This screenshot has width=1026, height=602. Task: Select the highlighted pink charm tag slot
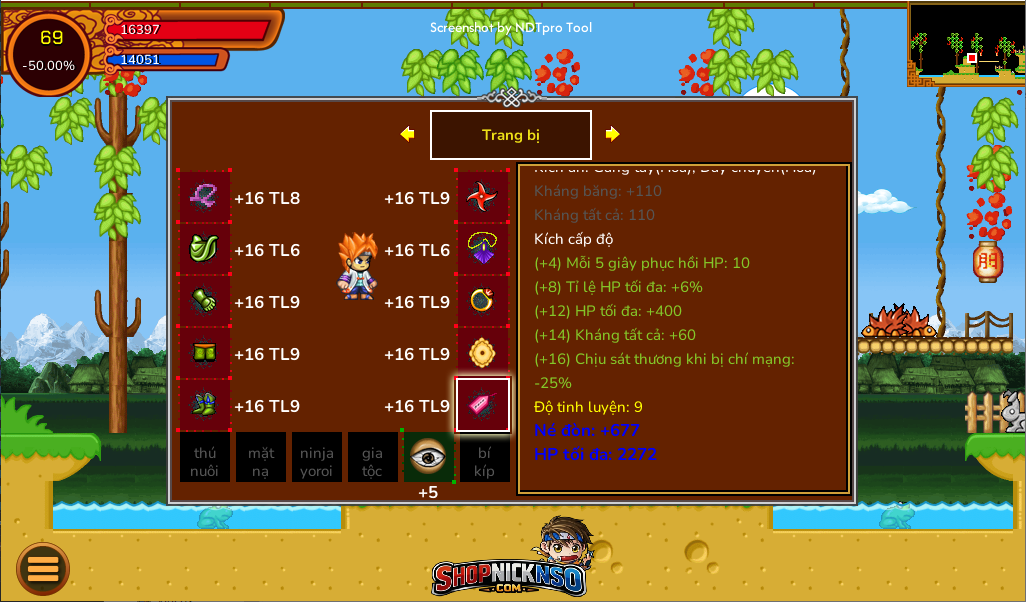click(x=483, y=405)
